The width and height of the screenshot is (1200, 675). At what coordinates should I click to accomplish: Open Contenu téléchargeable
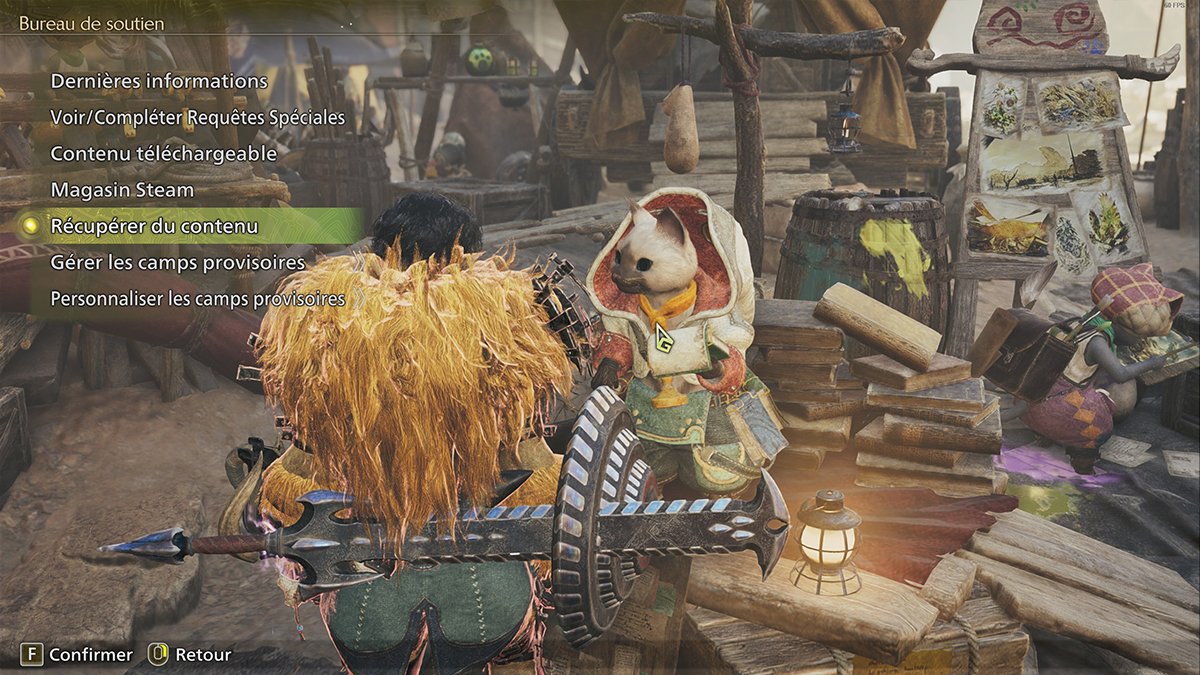(163, 153)
